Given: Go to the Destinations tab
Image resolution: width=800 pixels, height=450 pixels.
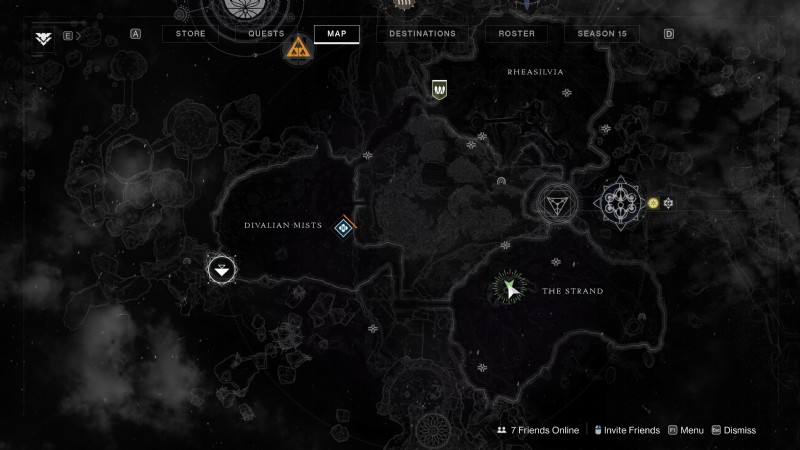Looking at the screenshot, I should (x=422, y=34).
